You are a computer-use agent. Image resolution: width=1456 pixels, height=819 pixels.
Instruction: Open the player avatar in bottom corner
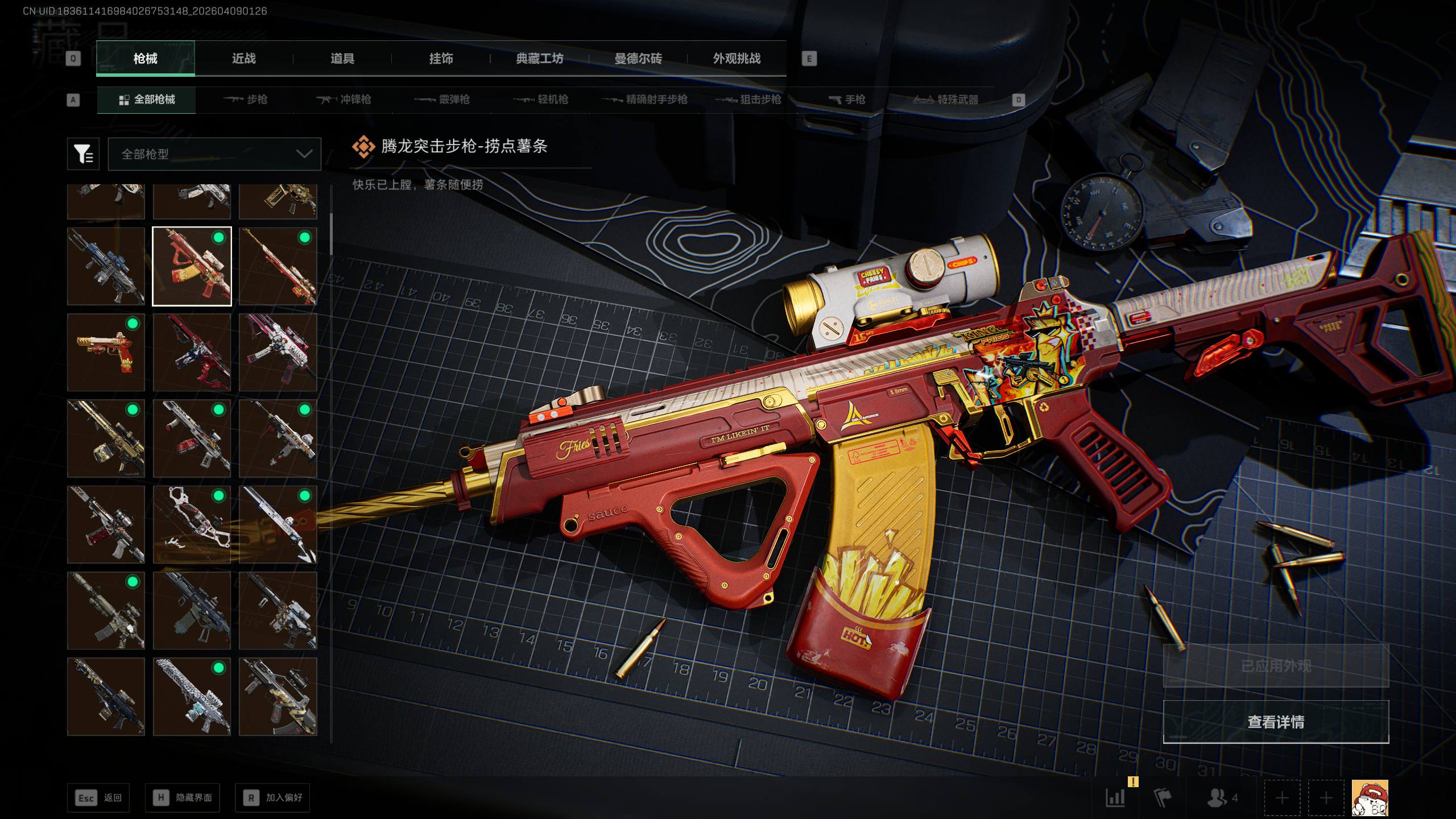(x=1370, y=798)
